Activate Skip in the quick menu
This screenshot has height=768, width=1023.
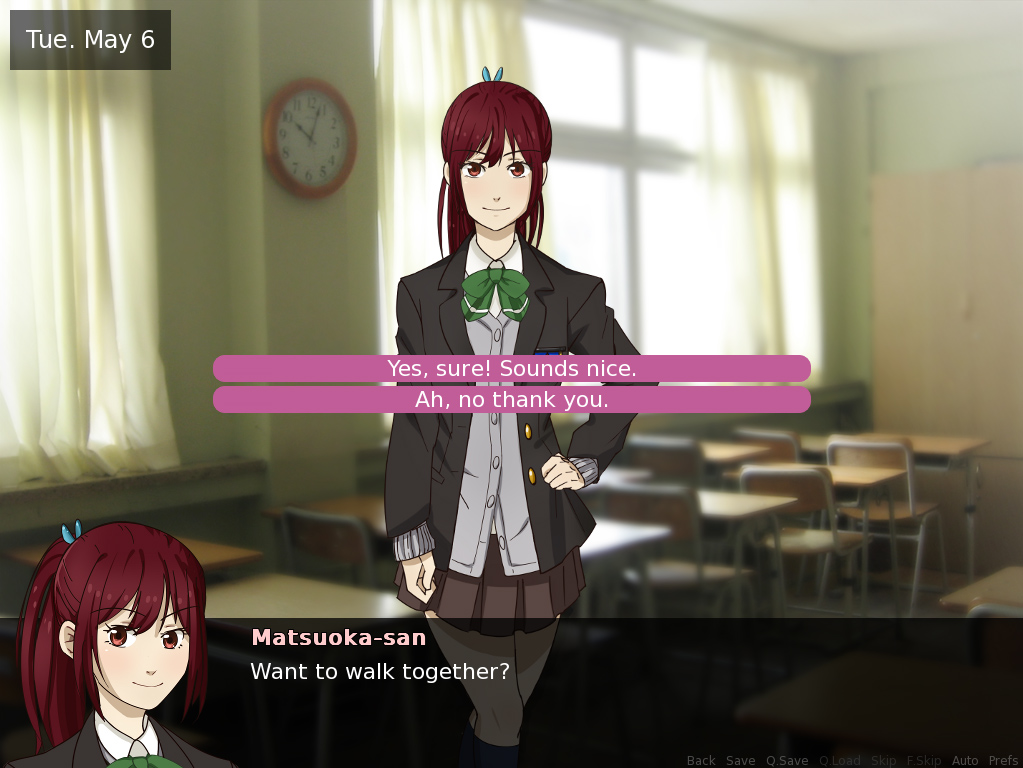point(884,761)
